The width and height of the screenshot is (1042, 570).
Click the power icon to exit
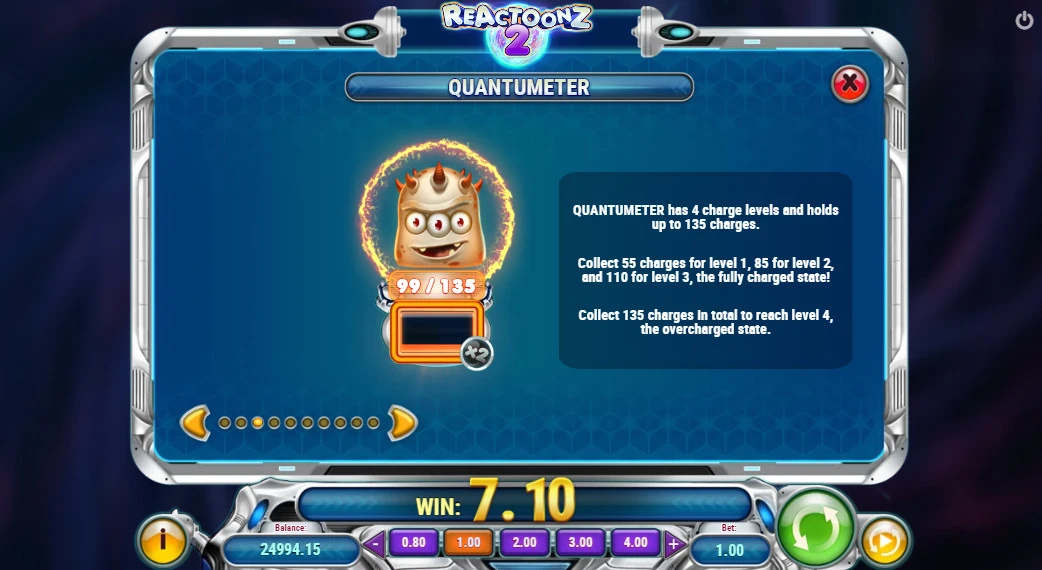pyautogui.click(x=1024, y=20)
